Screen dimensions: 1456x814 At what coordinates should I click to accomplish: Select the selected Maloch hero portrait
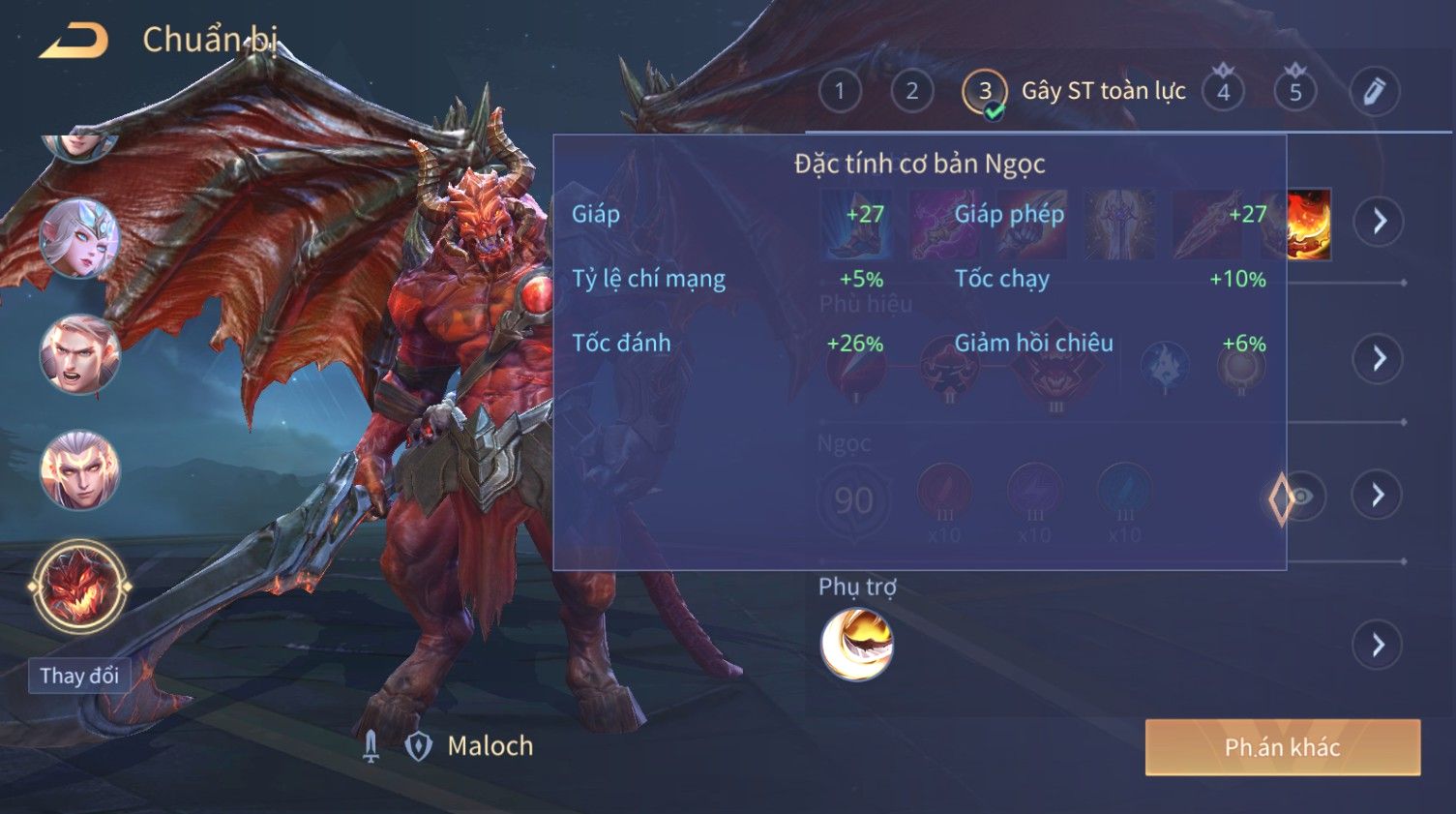(79, 588)
